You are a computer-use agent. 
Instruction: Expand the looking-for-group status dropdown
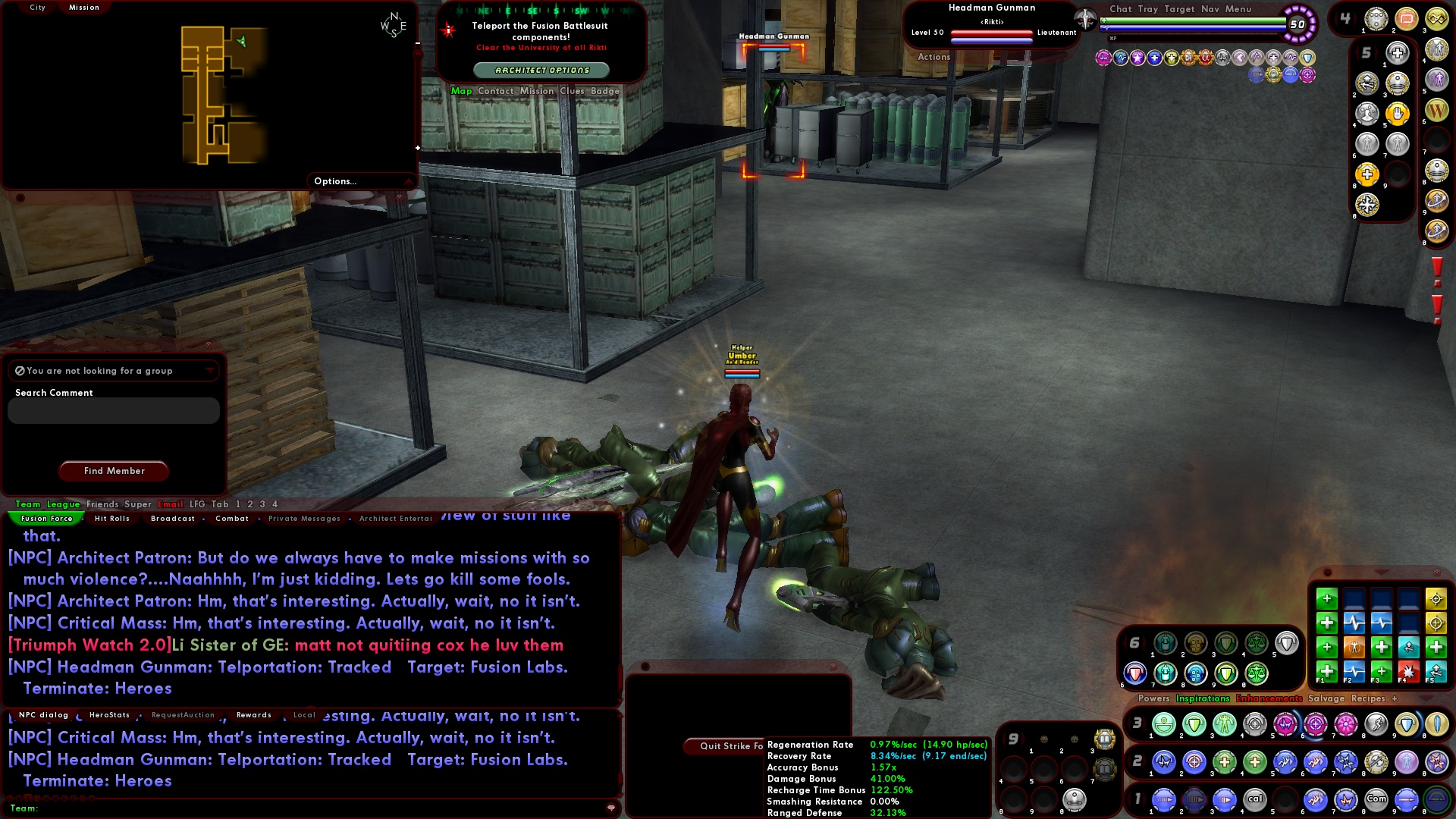[211, 371]
